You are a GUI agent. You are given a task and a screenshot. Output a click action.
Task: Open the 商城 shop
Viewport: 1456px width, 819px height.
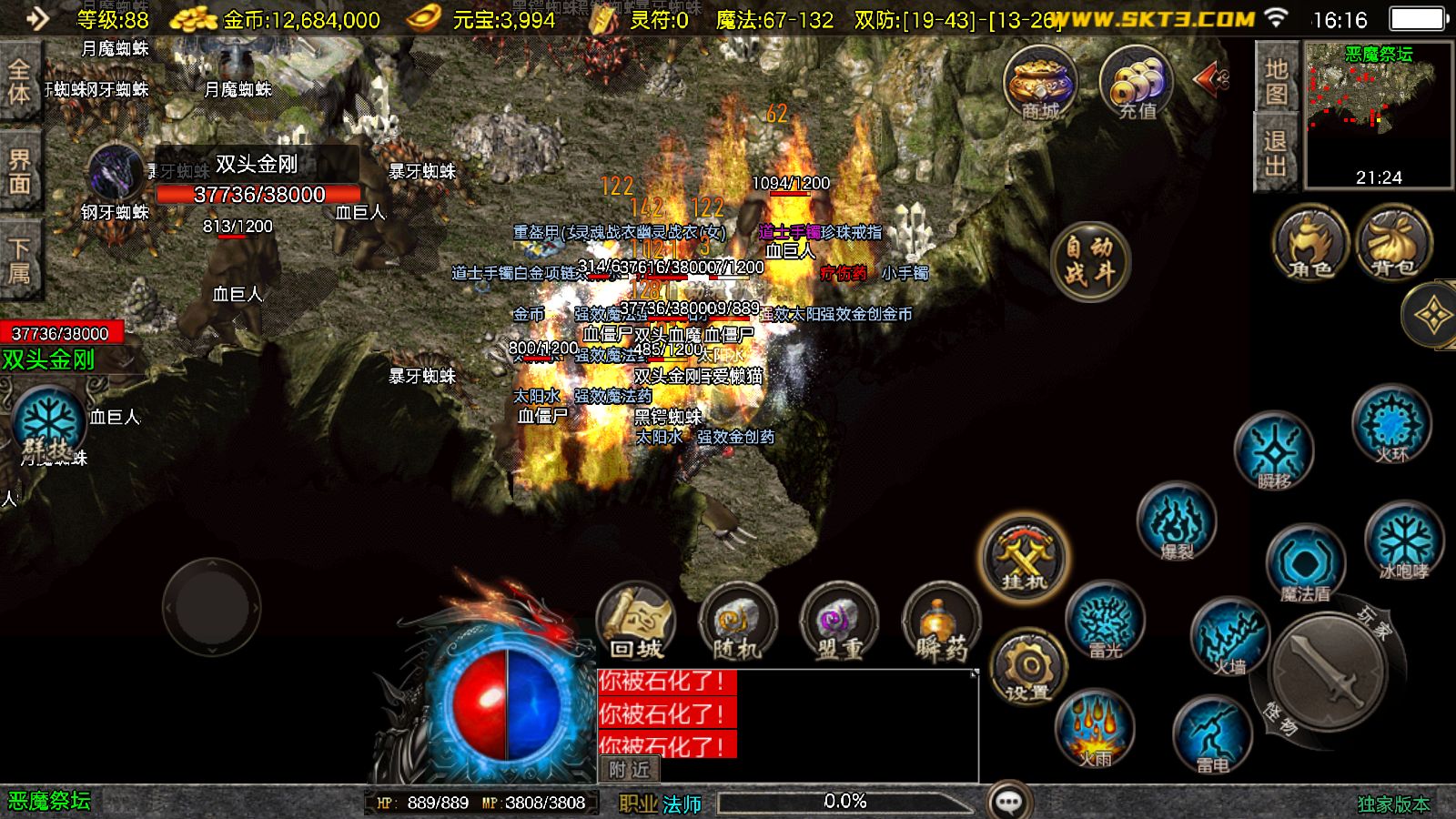tap(1040, 83)
